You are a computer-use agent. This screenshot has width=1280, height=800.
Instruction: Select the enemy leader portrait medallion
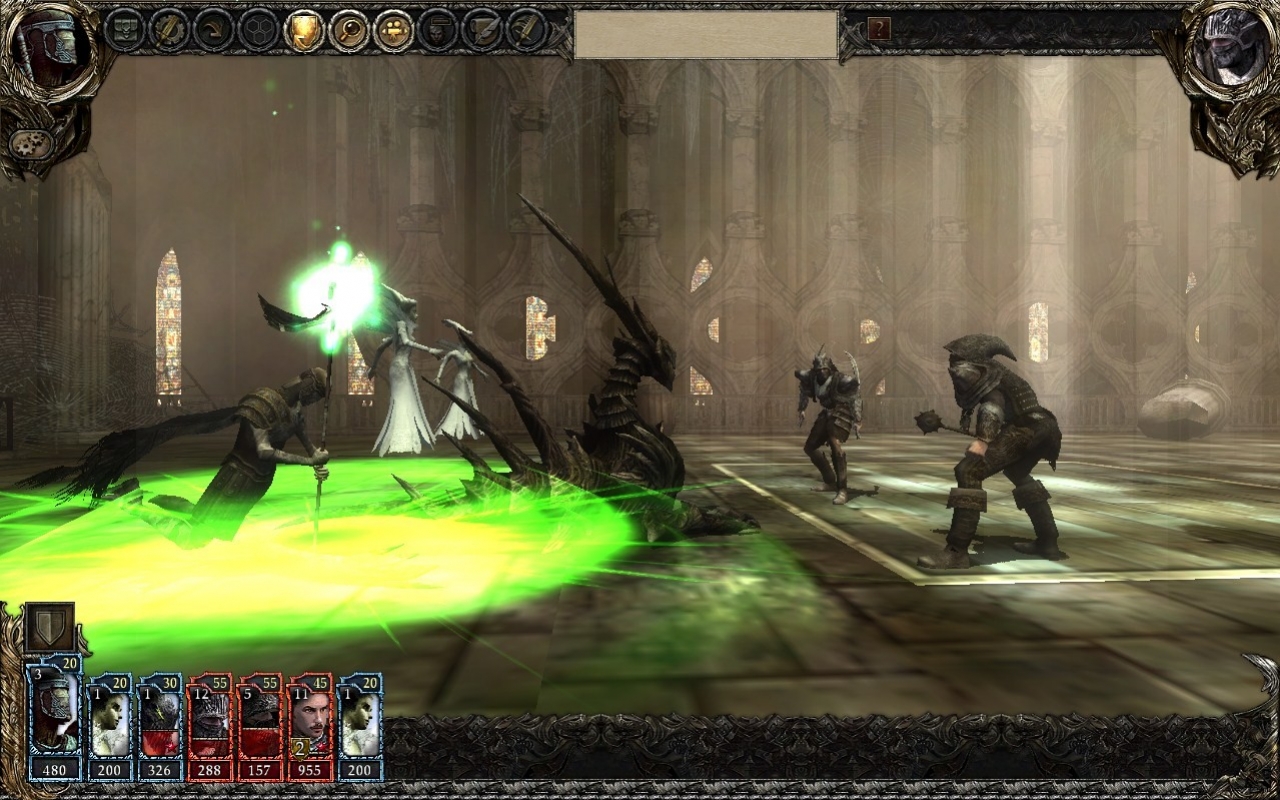1227,48
